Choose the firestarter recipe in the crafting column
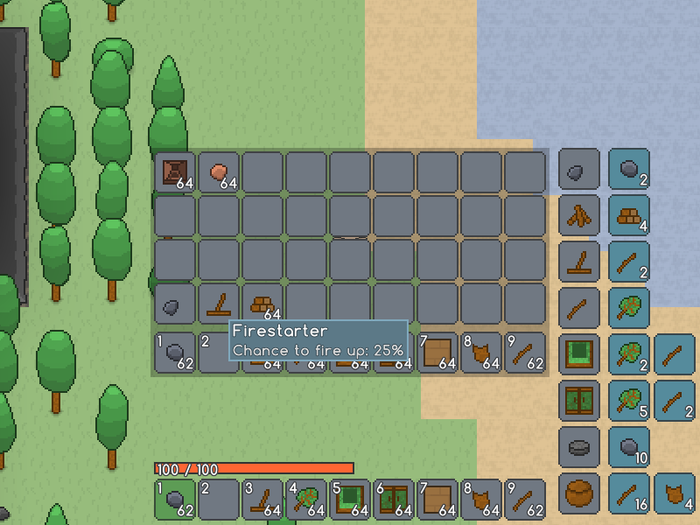The height and width of the screenshot is (525, 700). [x=579, y=260]
